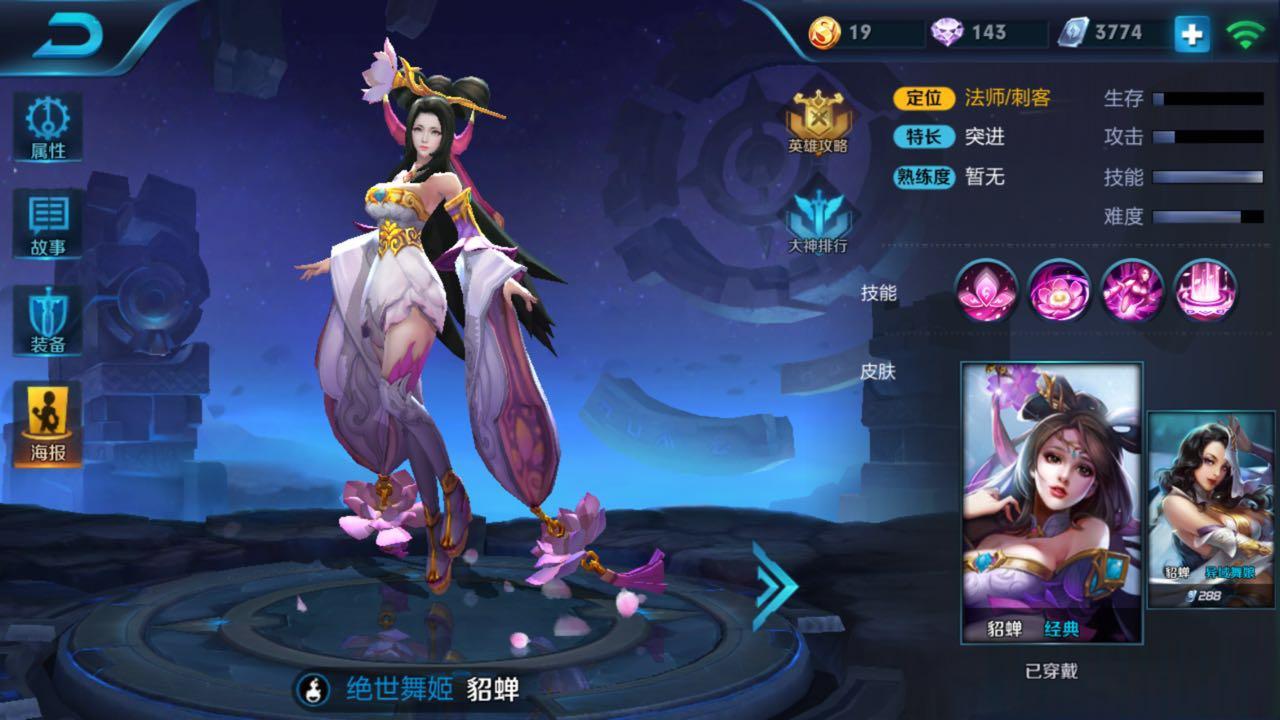
Task: Select the lotus flower skill icon
Action: point(987,291)
